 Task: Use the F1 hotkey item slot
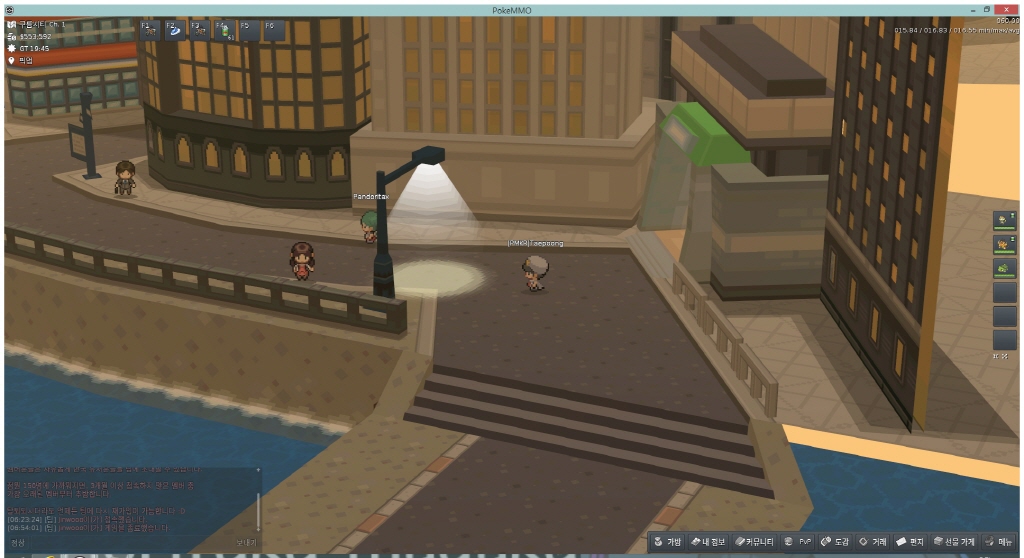(149, 30)
